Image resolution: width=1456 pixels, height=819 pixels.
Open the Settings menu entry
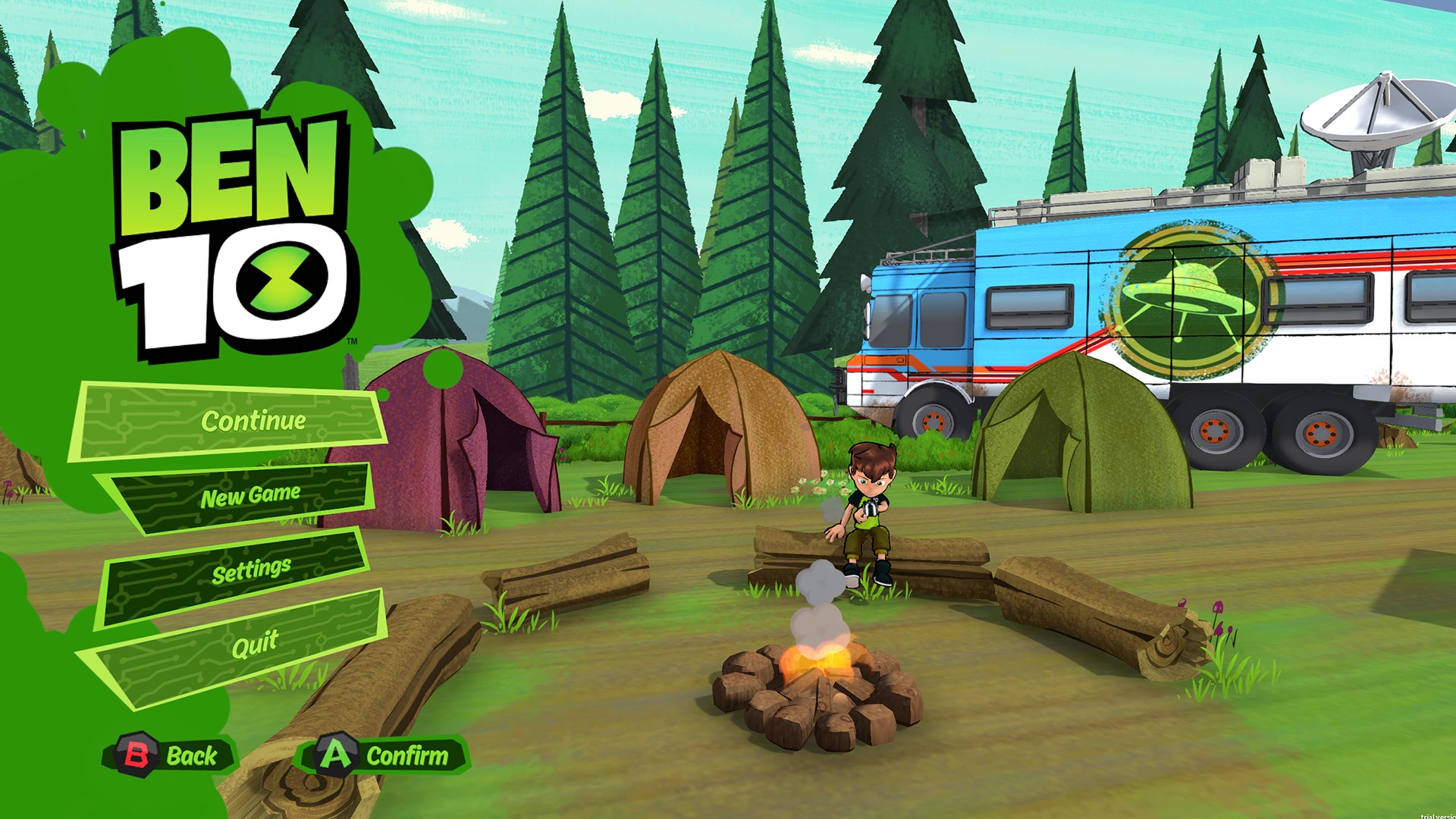tap(250, 569)
